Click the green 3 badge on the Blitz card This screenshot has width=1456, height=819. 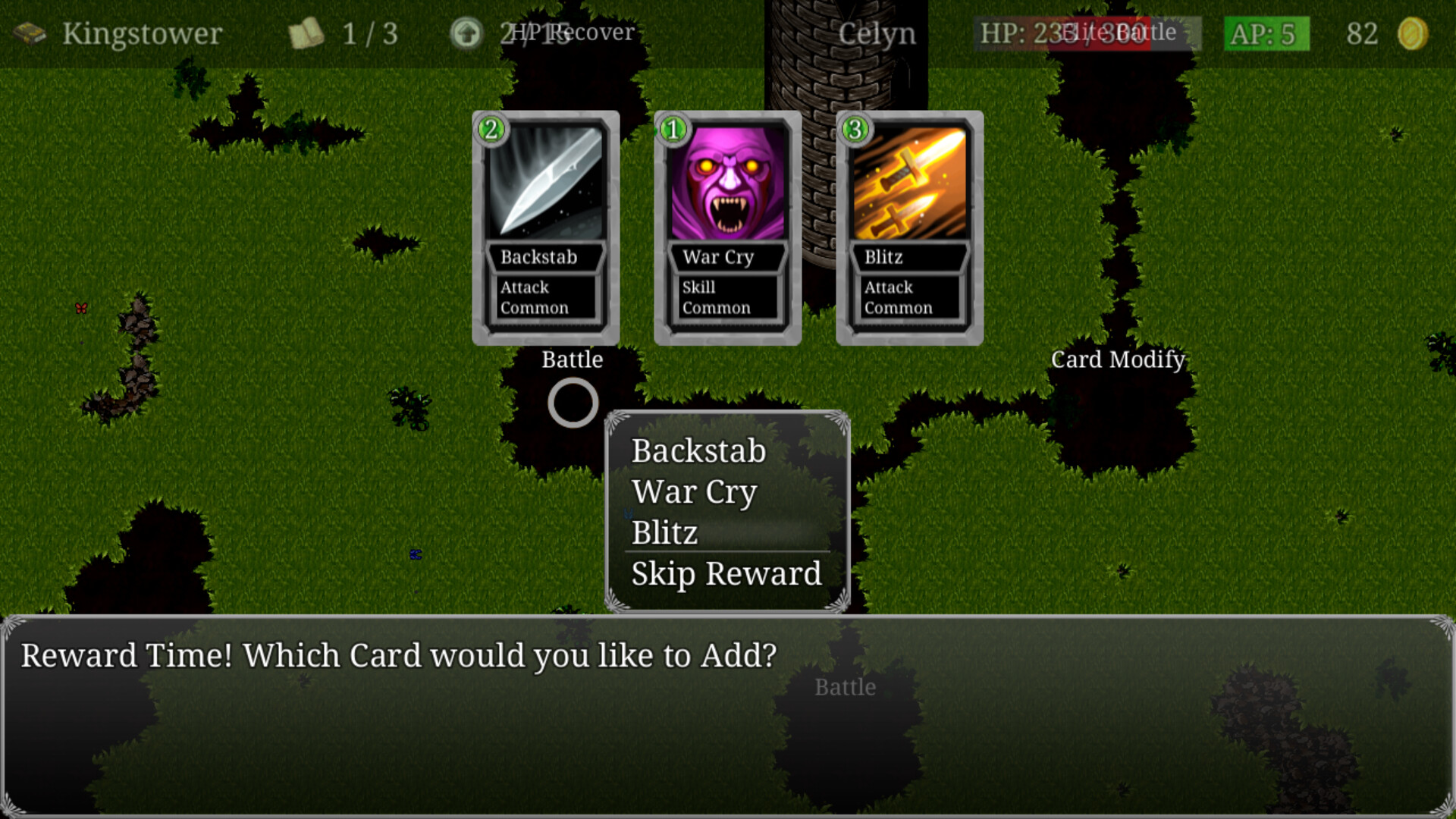pos(853,130)
